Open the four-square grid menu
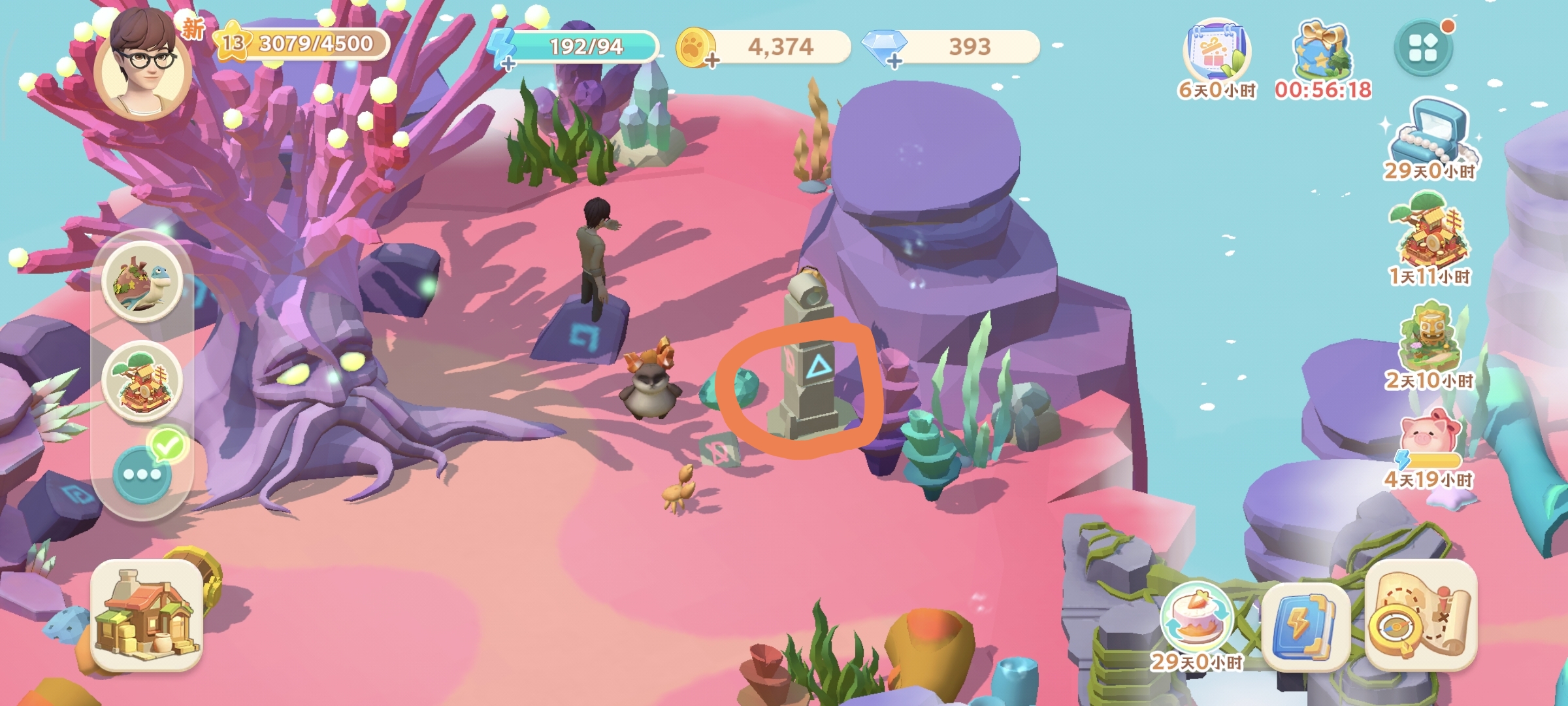1568x706 pixels. pyautogui.click(x=1424, y=48)
